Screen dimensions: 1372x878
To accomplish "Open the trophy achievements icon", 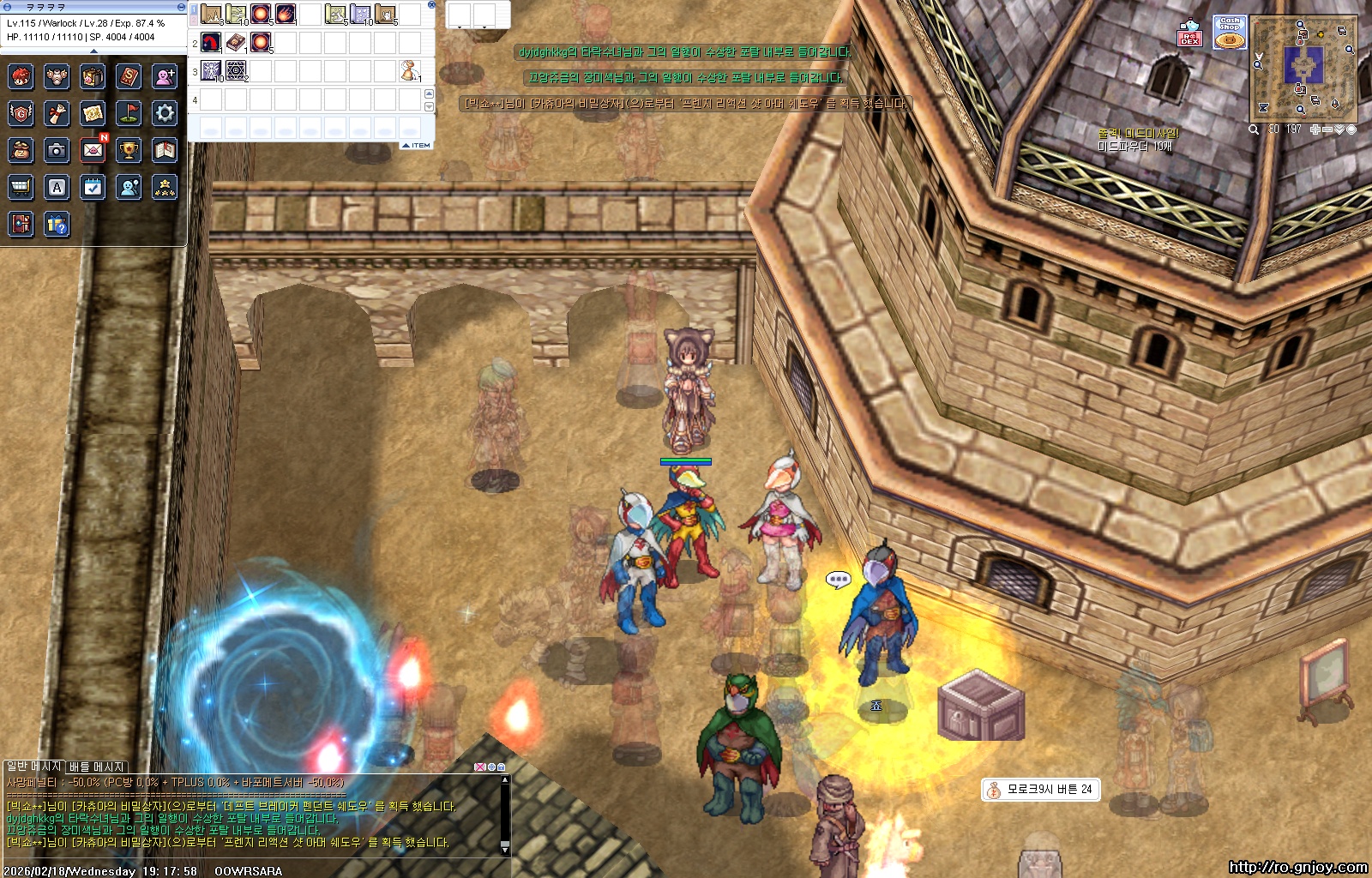I will (x=129, y=150).
